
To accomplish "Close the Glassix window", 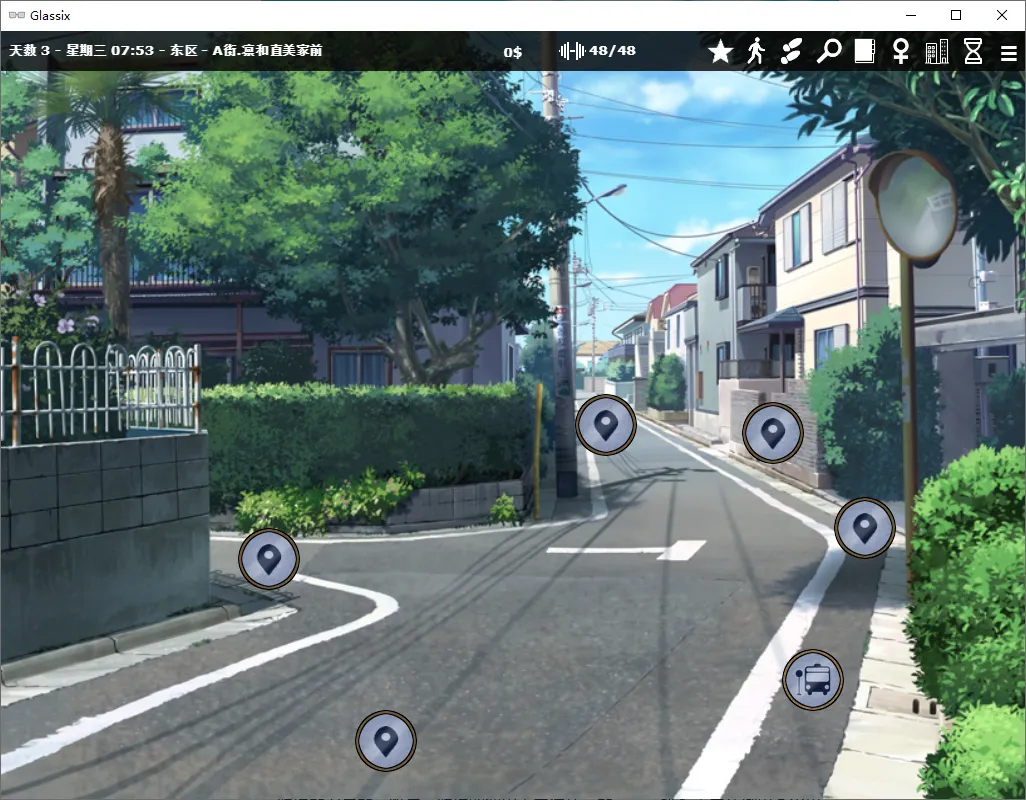I will (x=1002, y=15).
